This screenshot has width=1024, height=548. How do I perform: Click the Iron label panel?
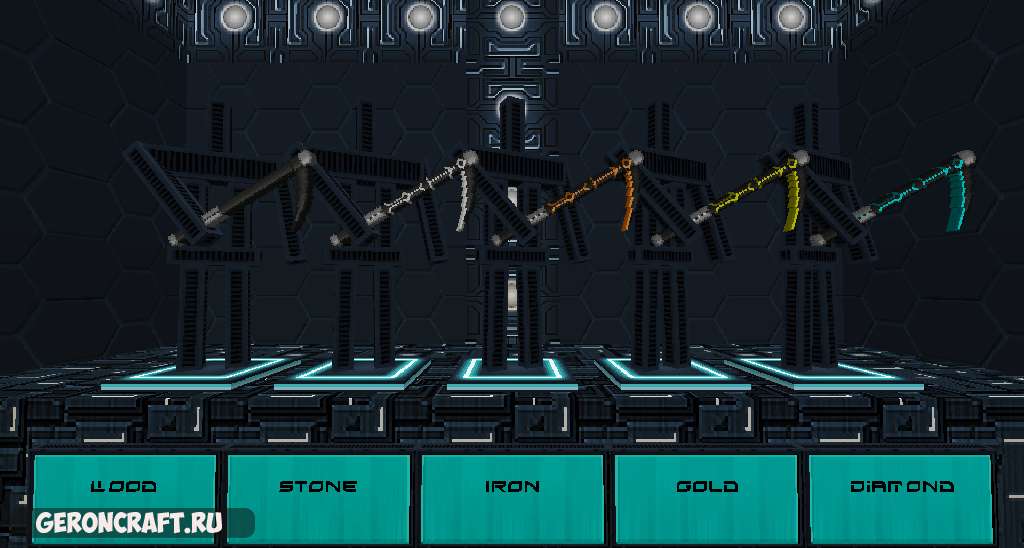coord(512,487)
